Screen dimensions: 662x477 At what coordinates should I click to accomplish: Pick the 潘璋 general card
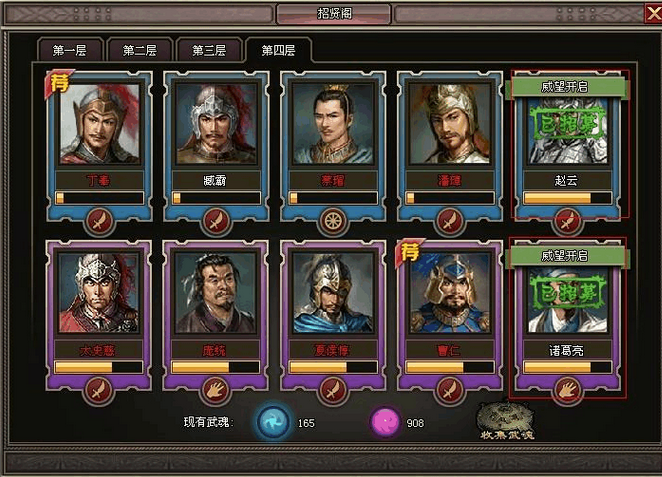449,123
